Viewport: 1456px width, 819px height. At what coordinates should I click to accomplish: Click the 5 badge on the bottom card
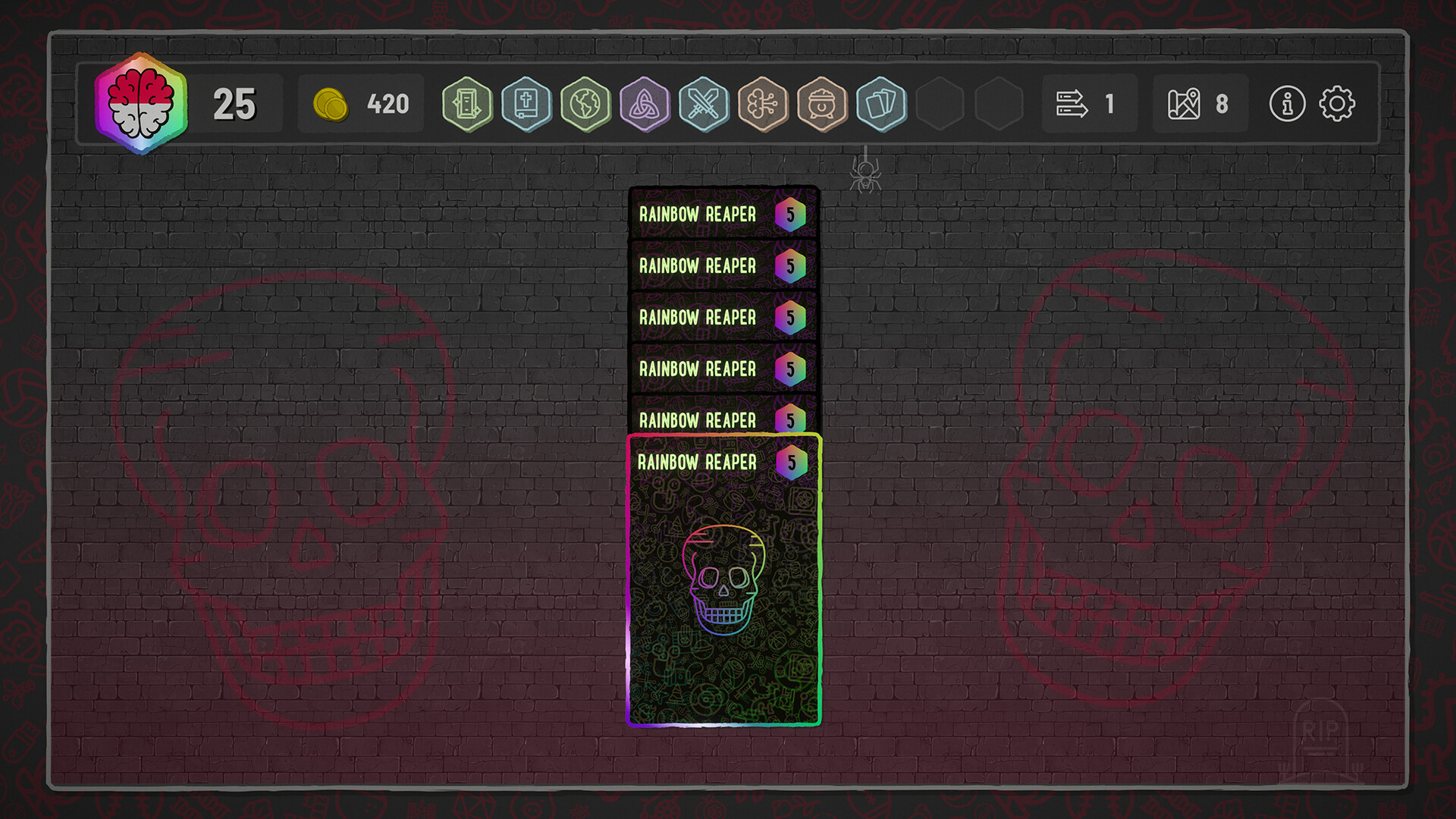tap(790, 462)
